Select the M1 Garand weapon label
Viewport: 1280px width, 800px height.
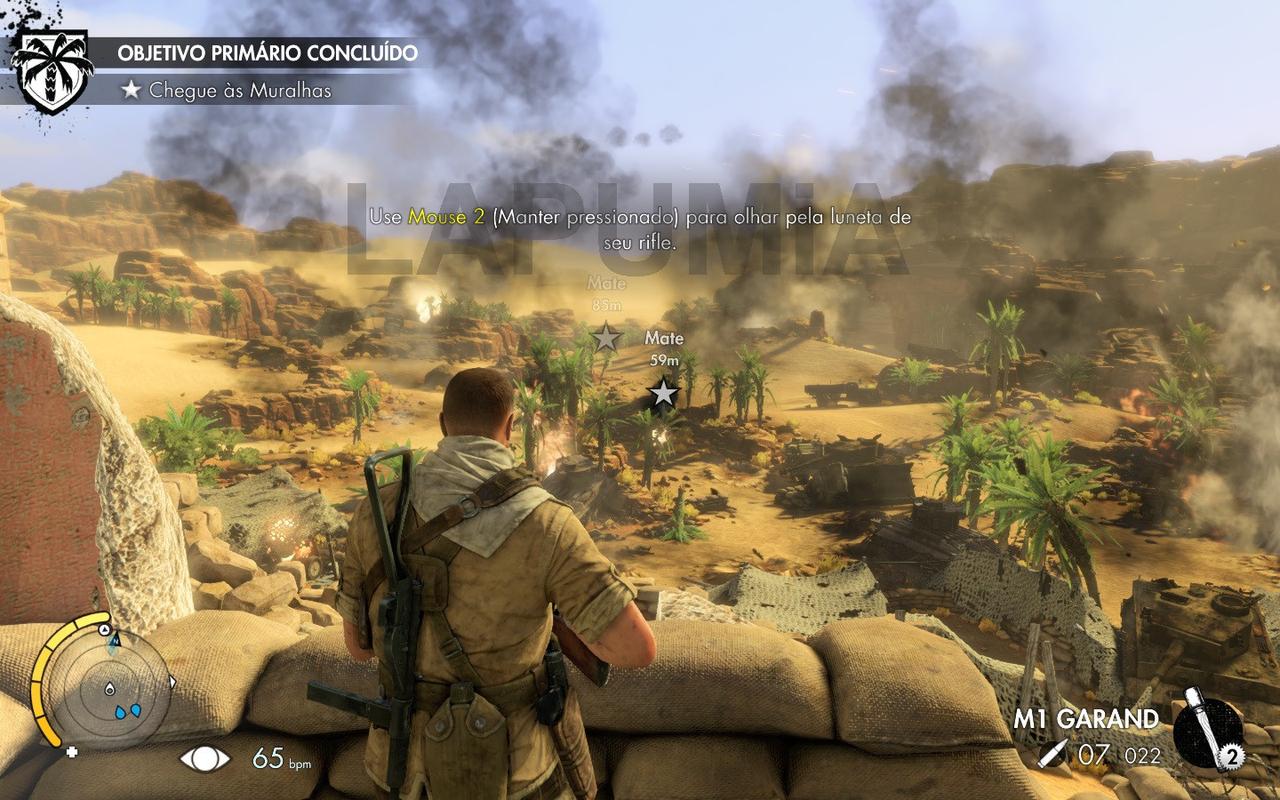coord(1086,719)
